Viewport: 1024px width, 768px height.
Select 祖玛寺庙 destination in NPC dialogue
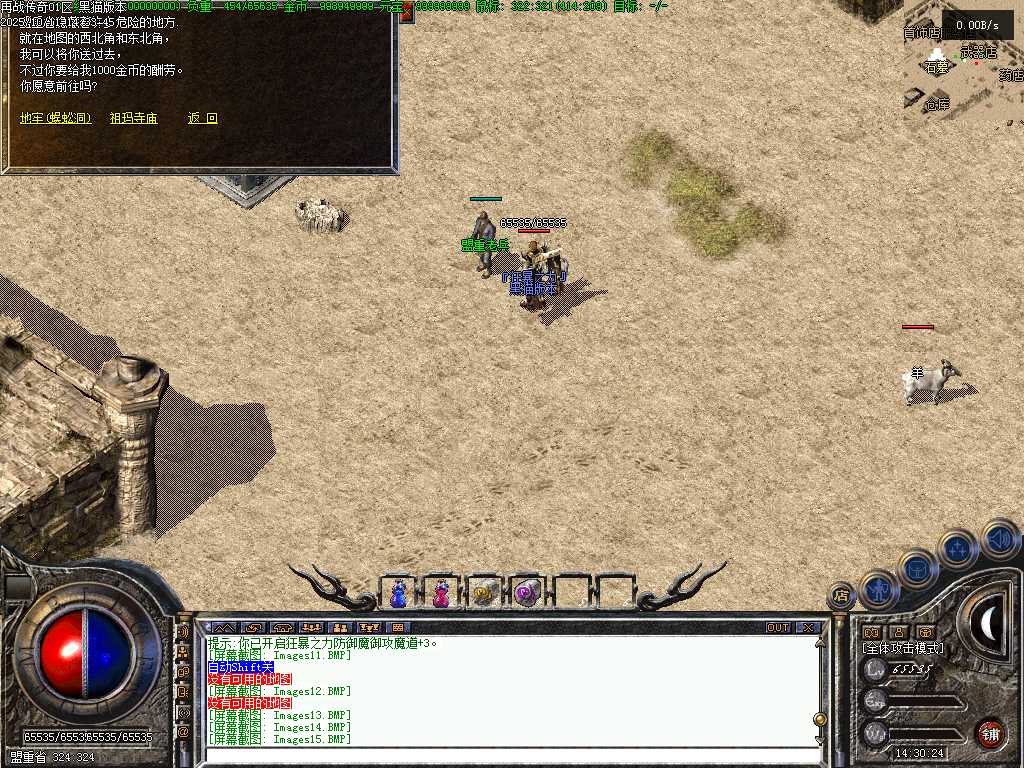(x=133, y=118)
